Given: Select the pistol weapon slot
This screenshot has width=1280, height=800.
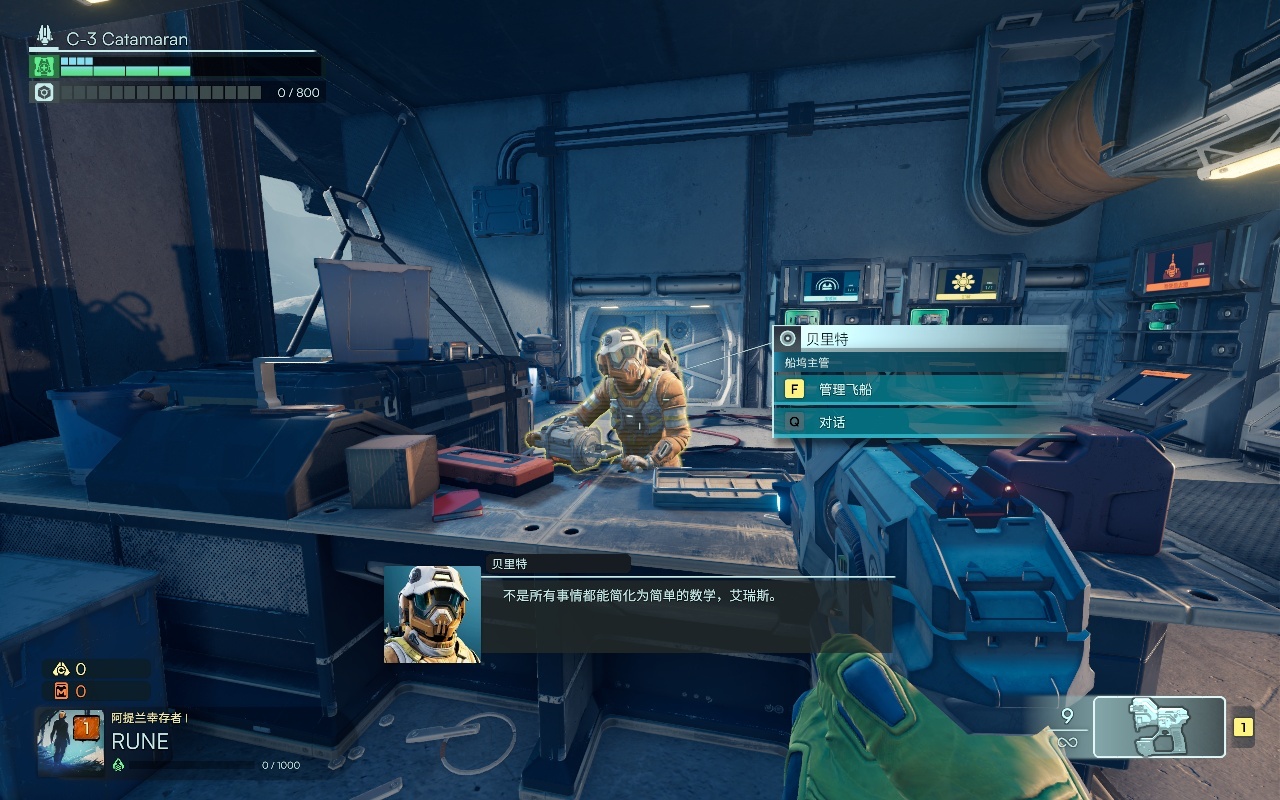Looking at the screenshot, I should click(1159, 727).
